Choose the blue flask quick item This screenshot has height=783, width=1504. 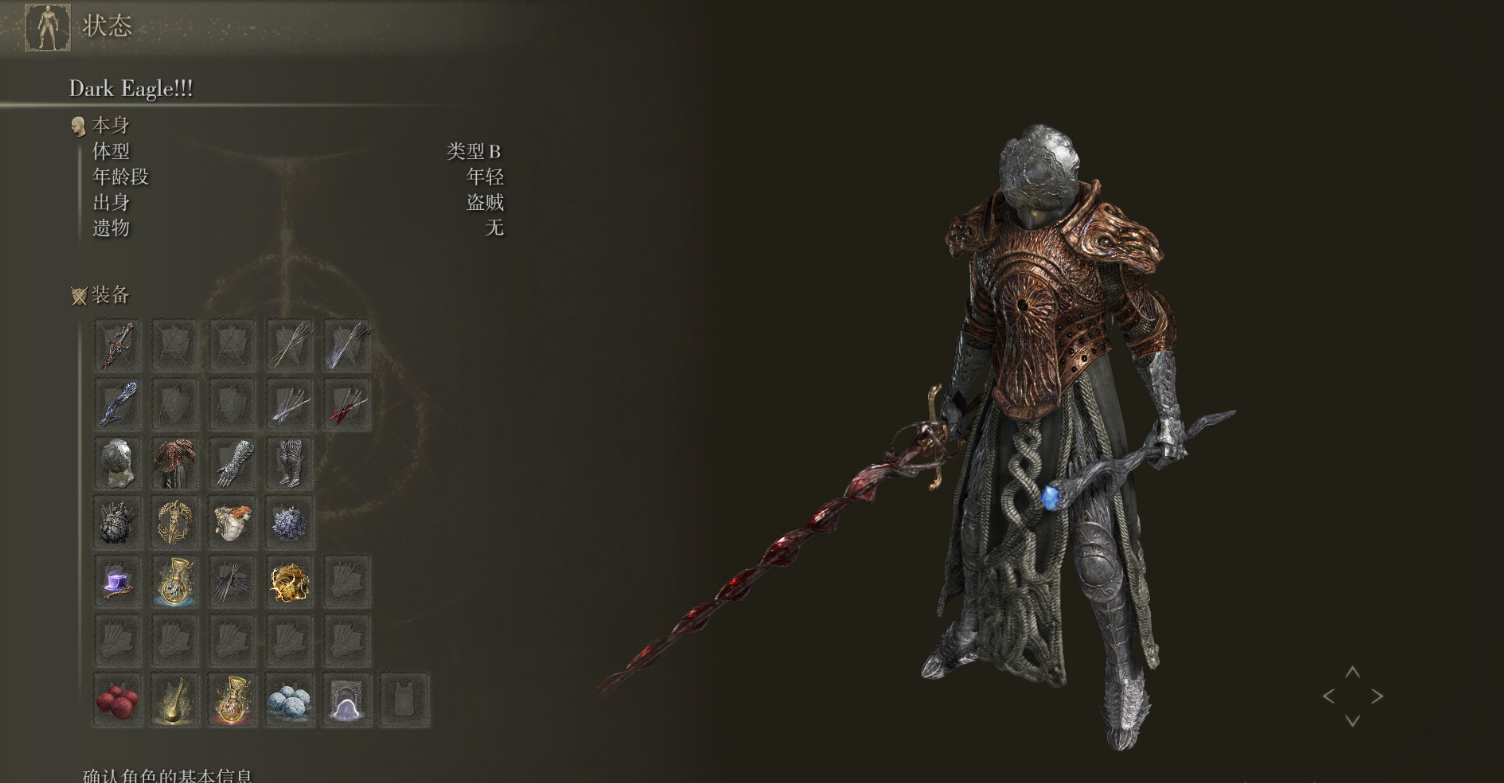(x=175, y=582)
